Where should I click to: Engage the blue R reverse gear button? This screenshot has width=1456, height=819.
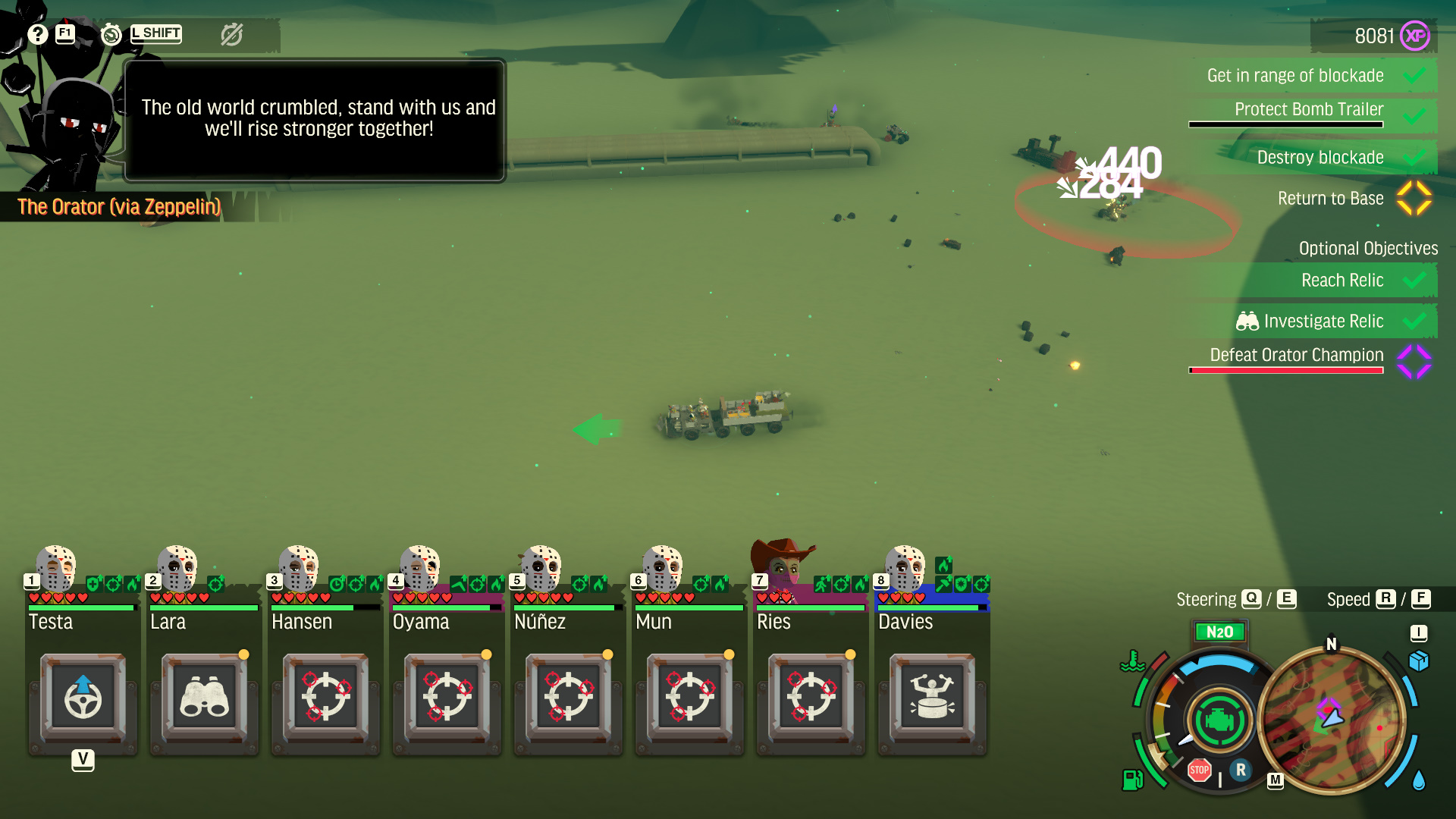click(x=1241, y=770)
